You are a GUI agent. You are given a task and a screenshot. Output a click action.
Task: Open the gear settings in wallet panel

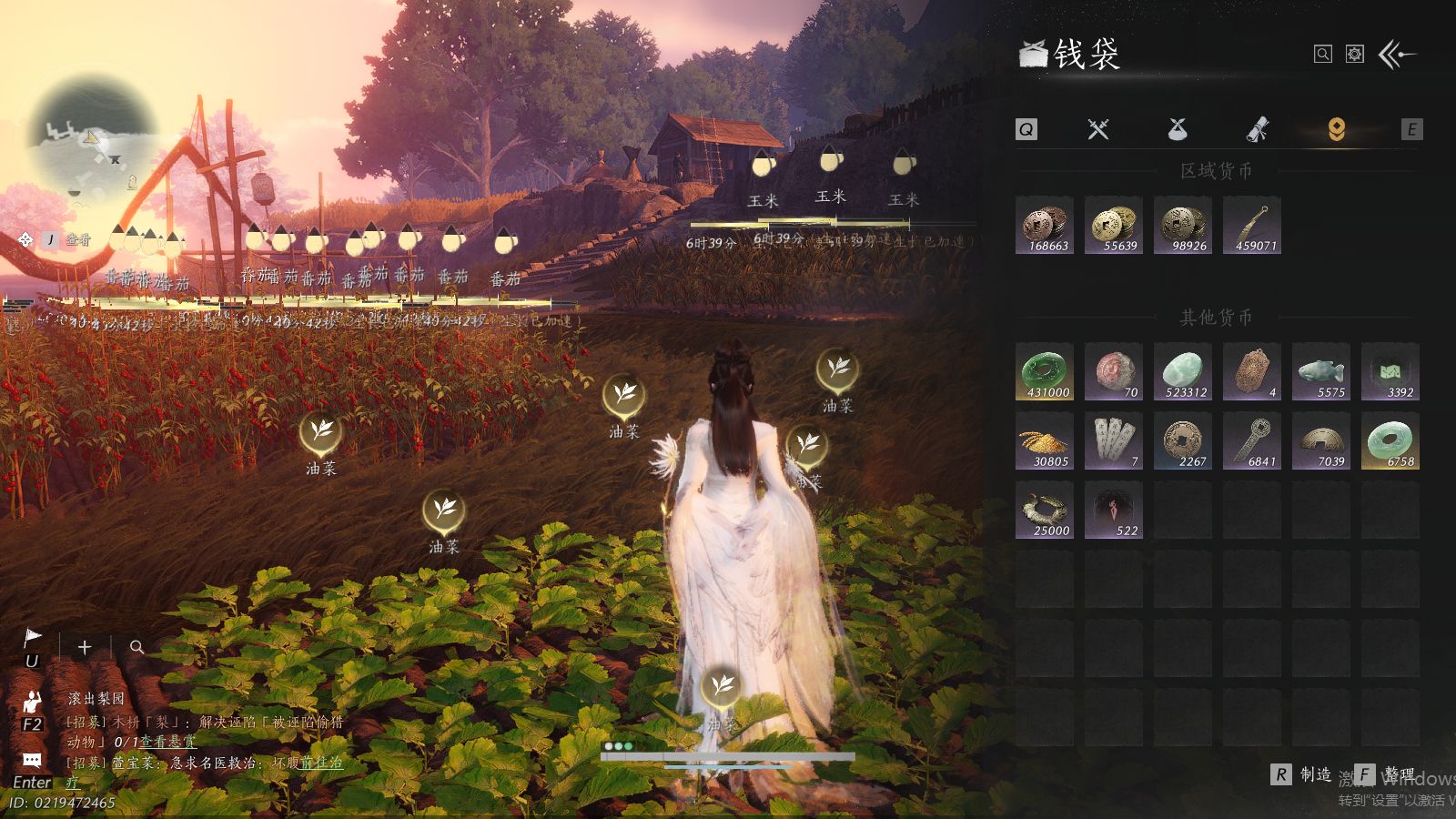(x=1355, y=55)
